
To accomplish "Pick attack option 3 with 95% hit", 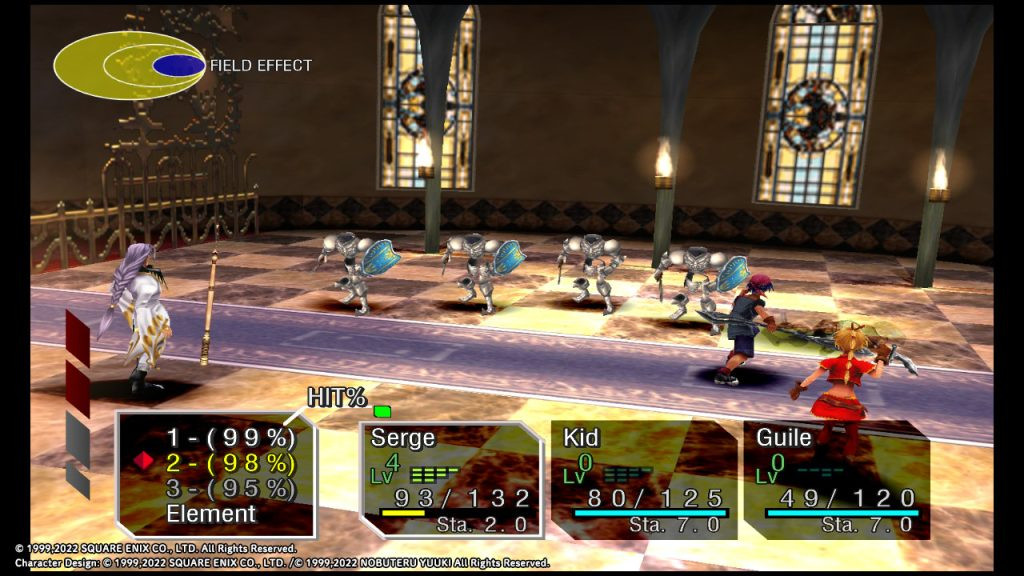I will pyautogui.click(x=230, y=488).
